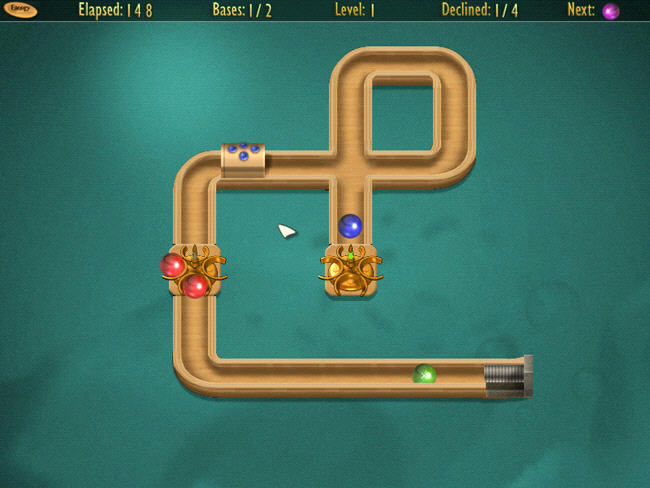This screenshot has height=488, width=650.
Task: Select the golden base below the blue marble
Action: click(349, 272)
